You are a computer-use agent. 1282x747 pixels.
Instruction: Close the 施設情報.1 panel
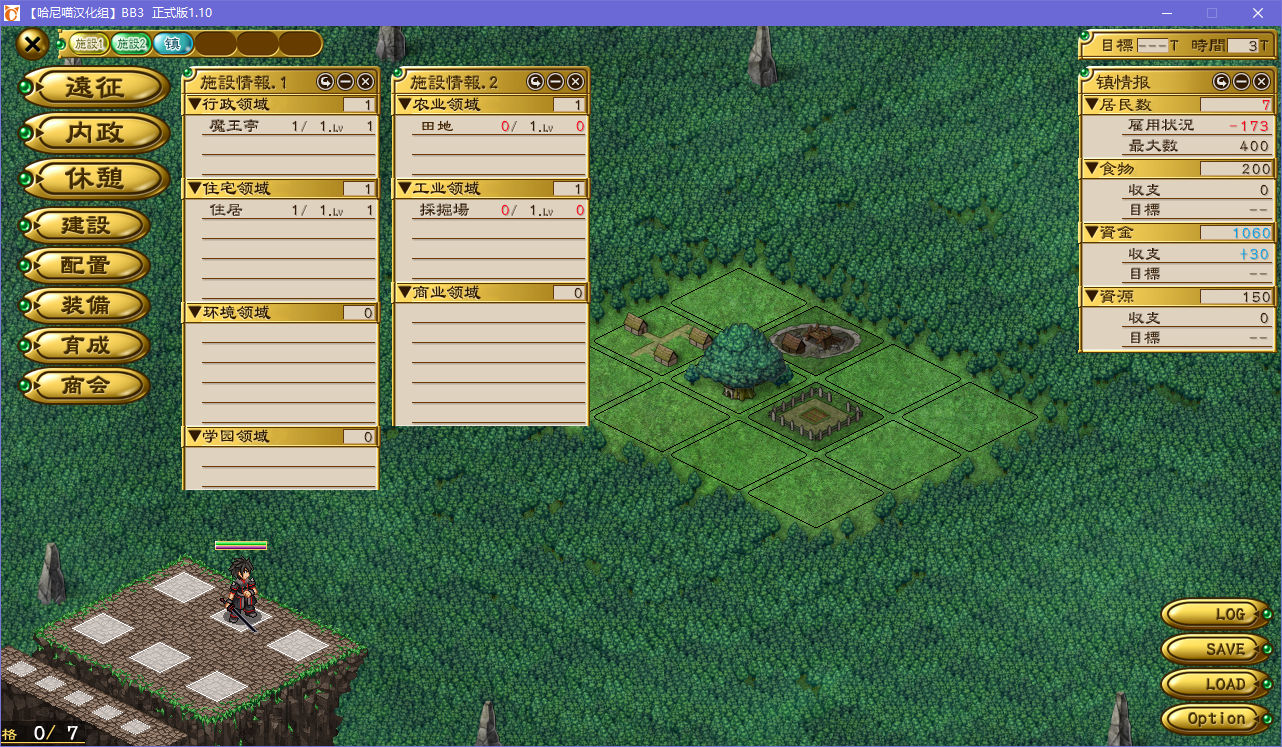(365, 82)
